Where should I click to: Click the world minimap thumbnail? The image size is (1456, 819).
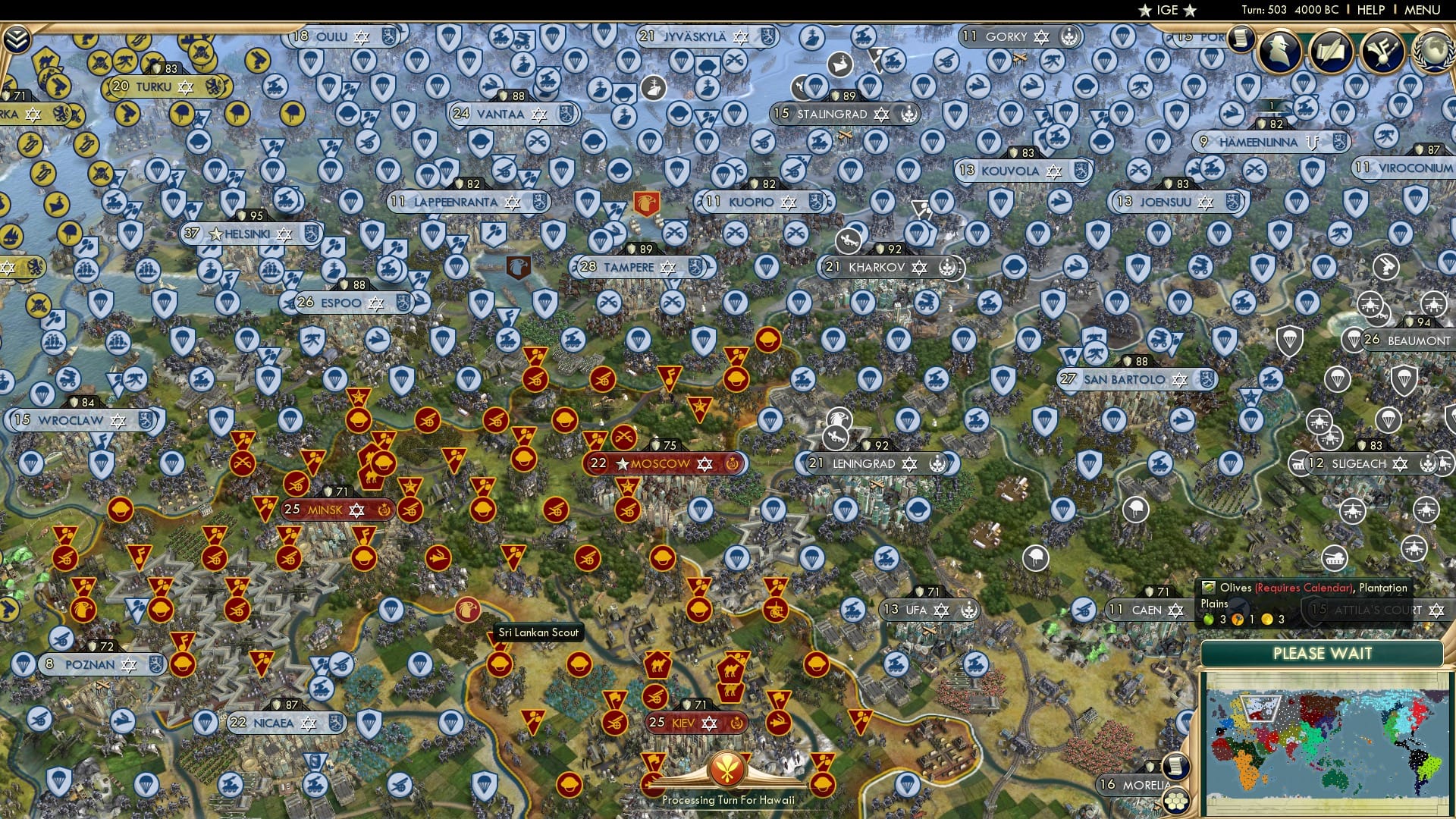[1327, 743]
